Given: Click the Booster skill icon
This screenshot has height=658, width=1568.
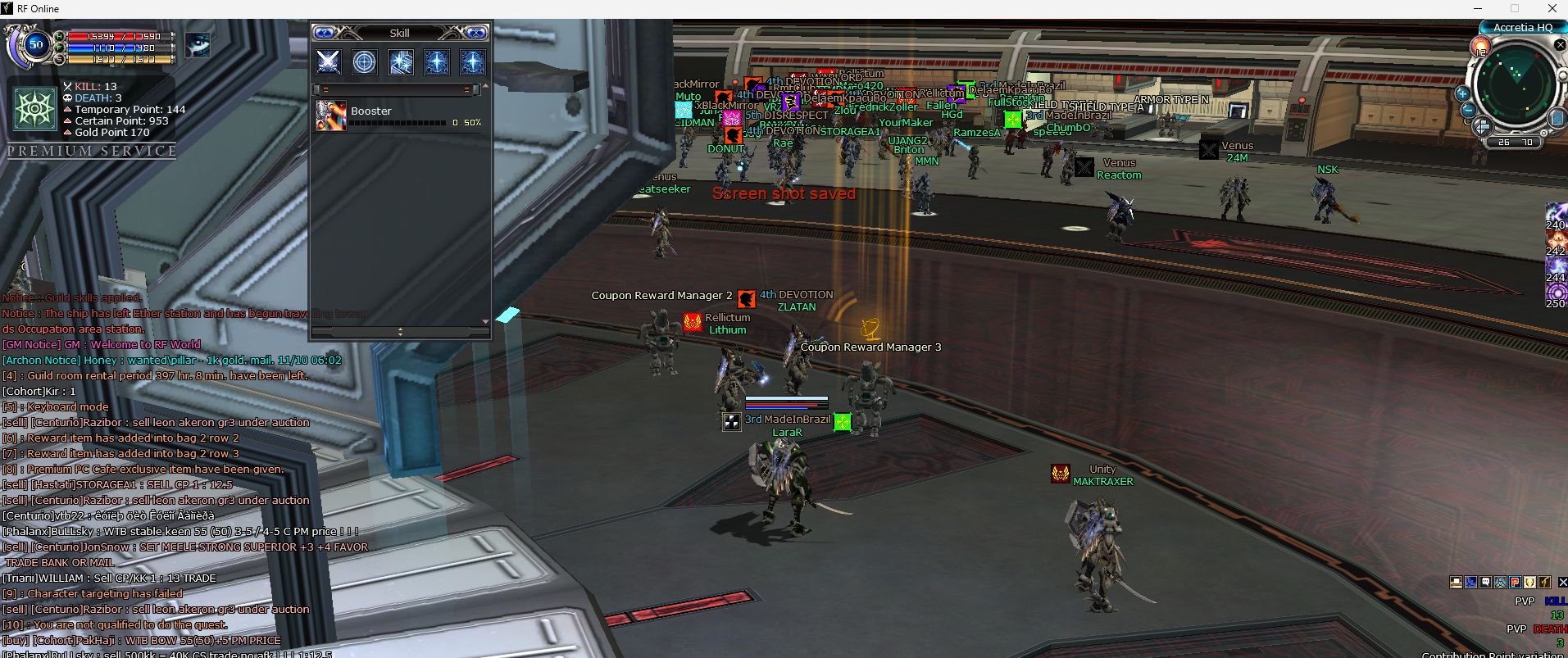Looking at the screenshot, I should tap(331, 116).
